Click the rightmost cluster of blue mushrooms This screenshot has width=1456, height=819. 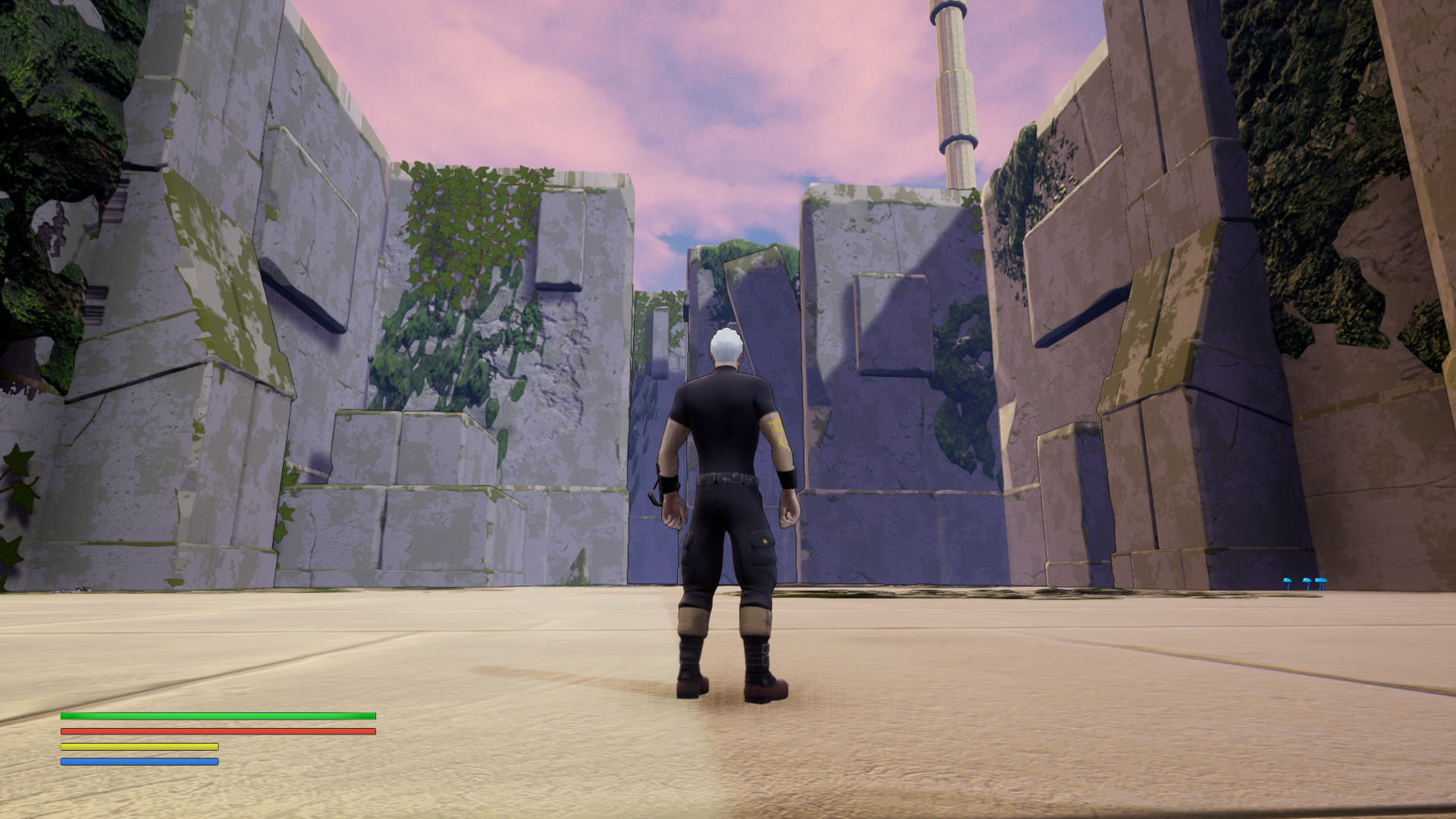coord(1321,581)
